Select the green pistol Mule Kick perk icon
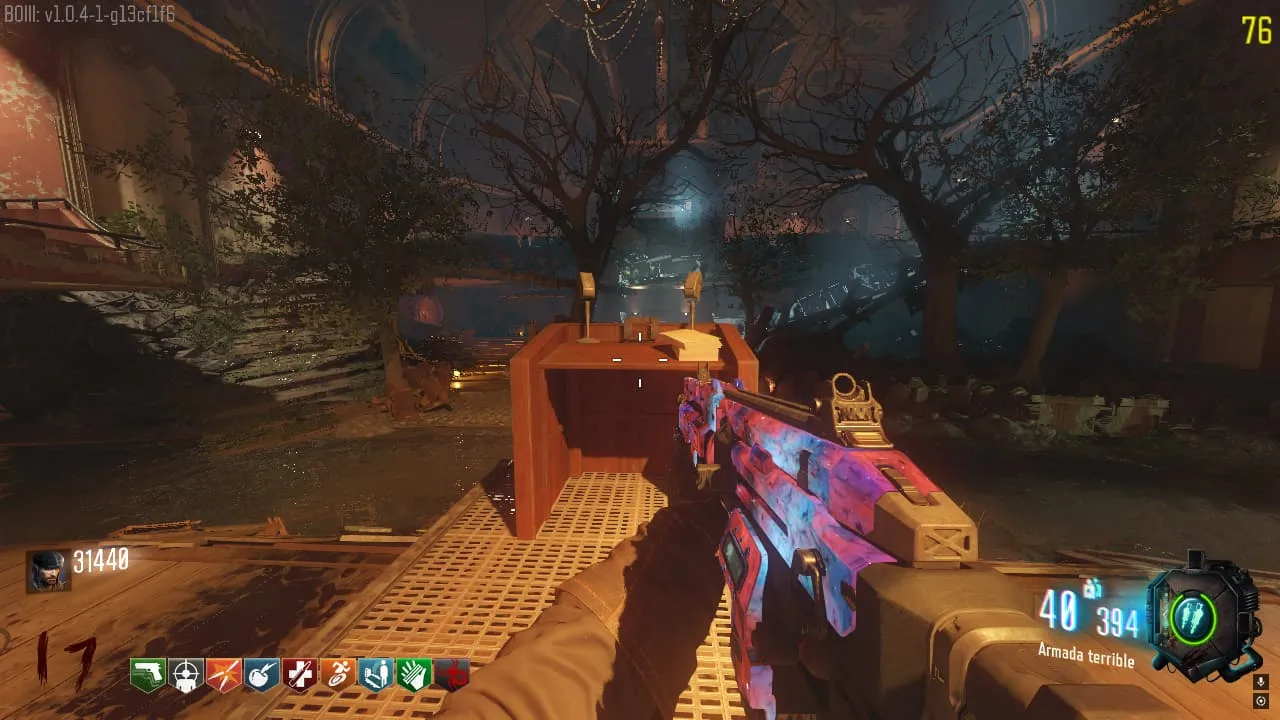 pos(148,675)
